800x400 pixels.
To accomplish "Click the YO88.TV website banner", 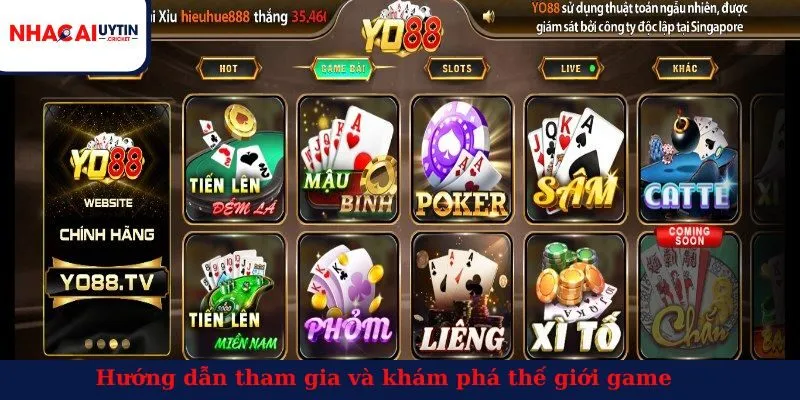I will coord(108,228).
